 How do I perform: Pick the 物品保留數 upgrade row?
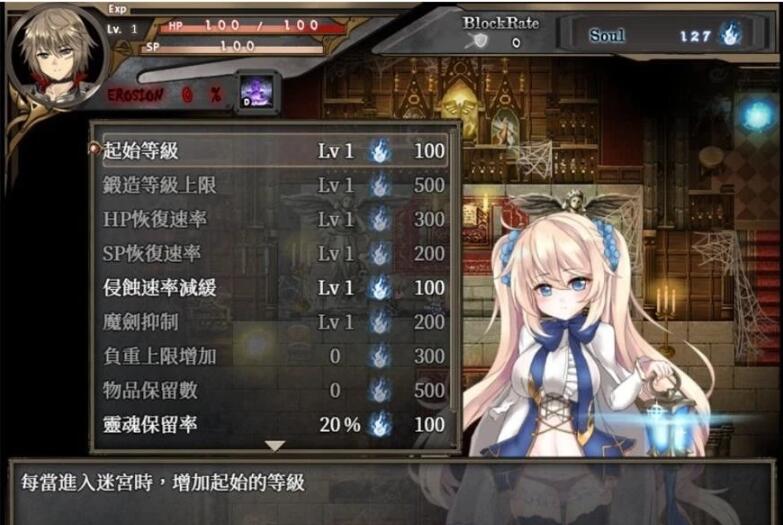tap(272, 389)
